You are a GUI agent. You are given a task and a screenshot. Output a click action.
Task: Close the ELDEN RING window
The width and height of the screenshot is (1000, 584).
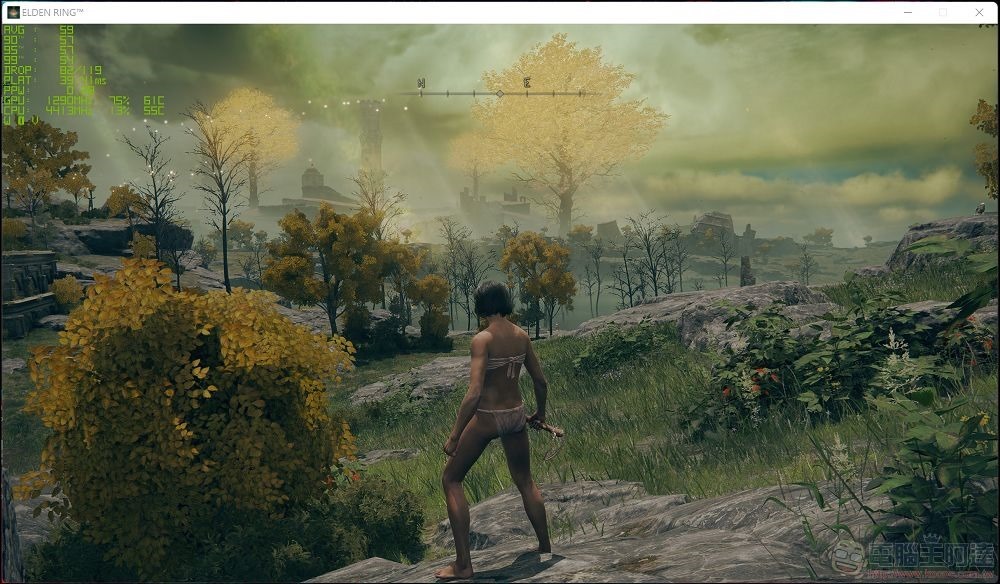point(978,12)
